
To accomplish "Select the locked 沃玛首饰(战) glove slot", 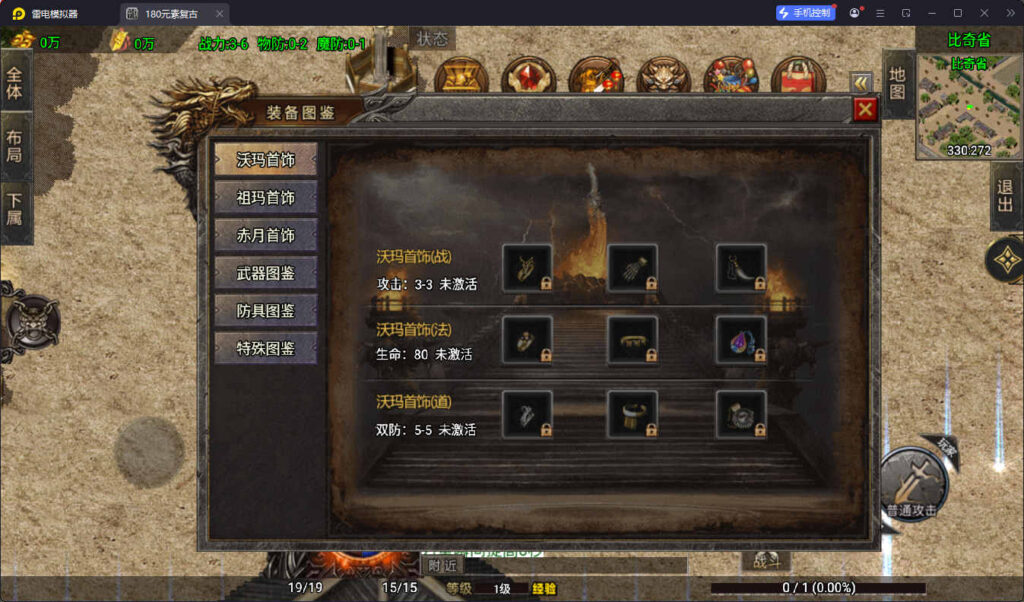I will click(633, 268).
